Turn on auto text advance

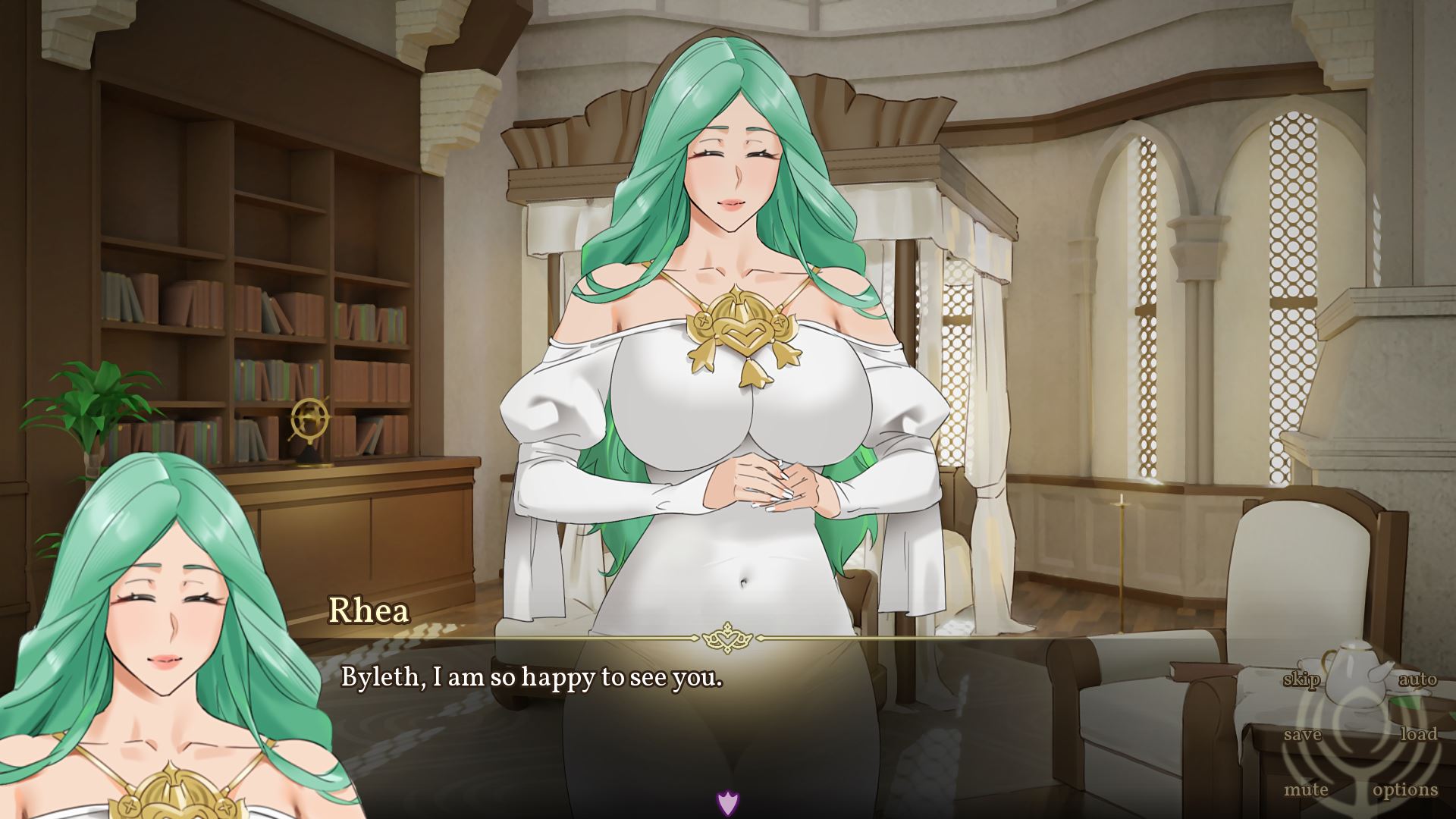(1417, 679)
